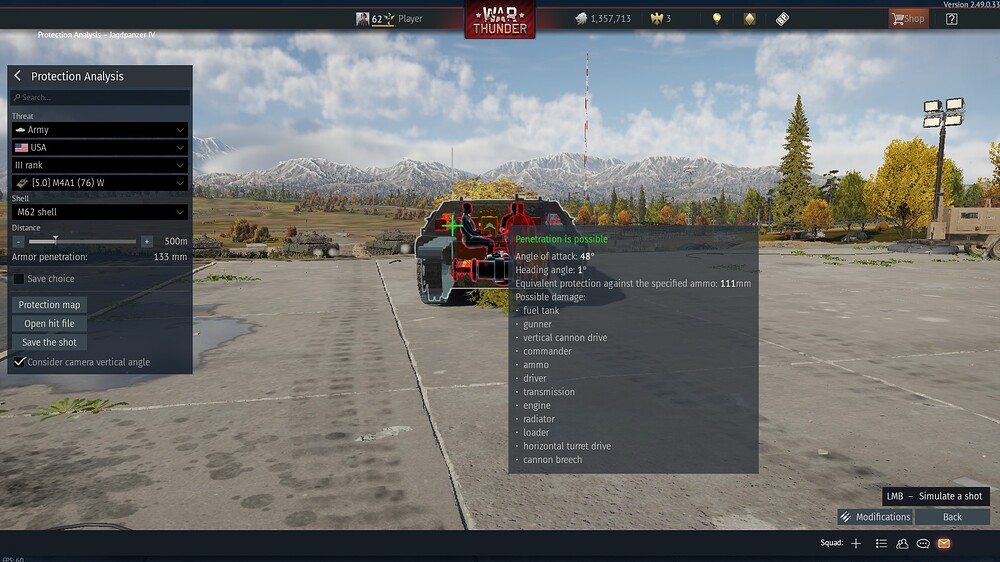Open the USA nation dropdown
The image size is (1000, 562).
pos(99,147)
